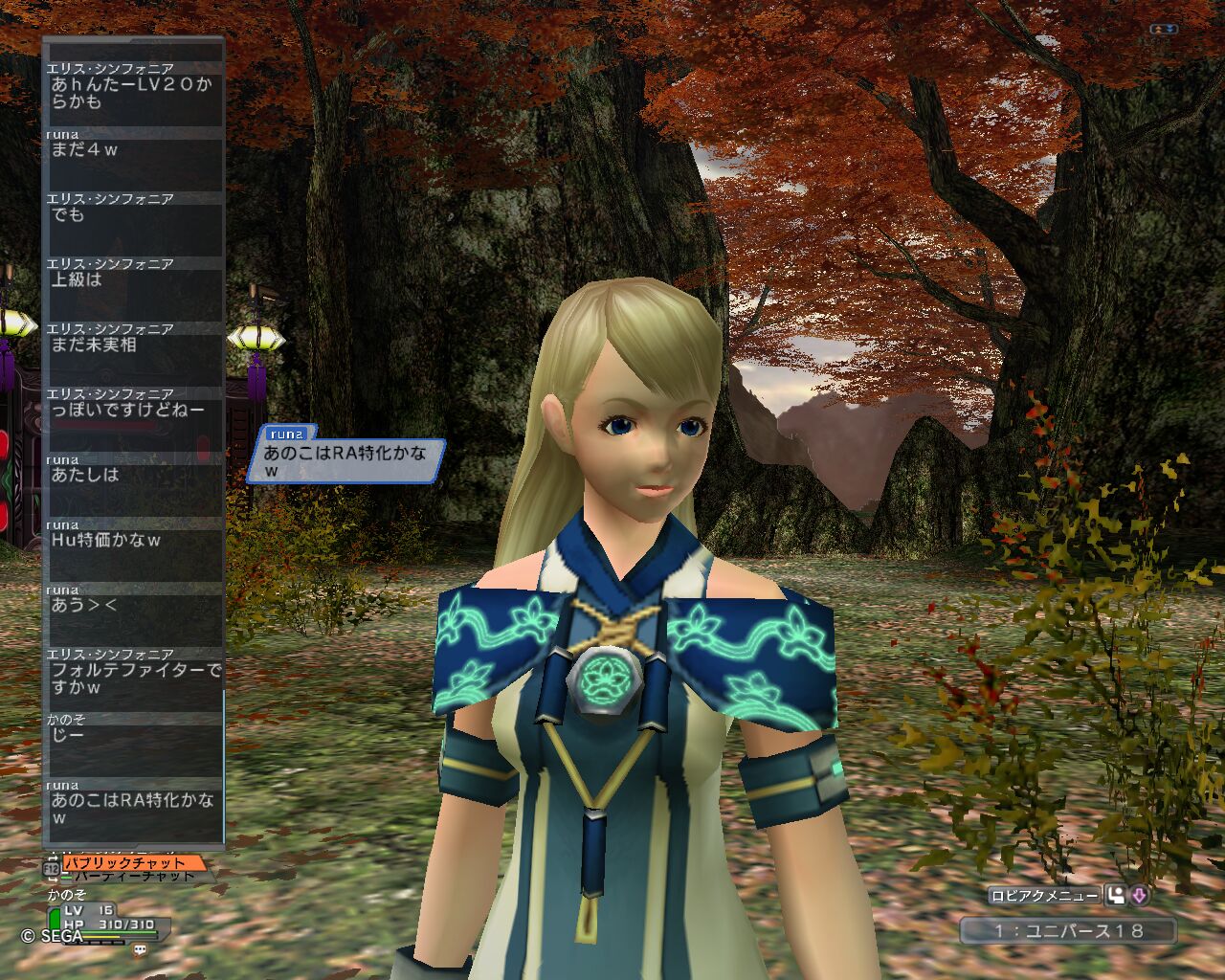Select runa's まだ4w chat log entry
This screenshot has height=980, width=1225.
133,150
